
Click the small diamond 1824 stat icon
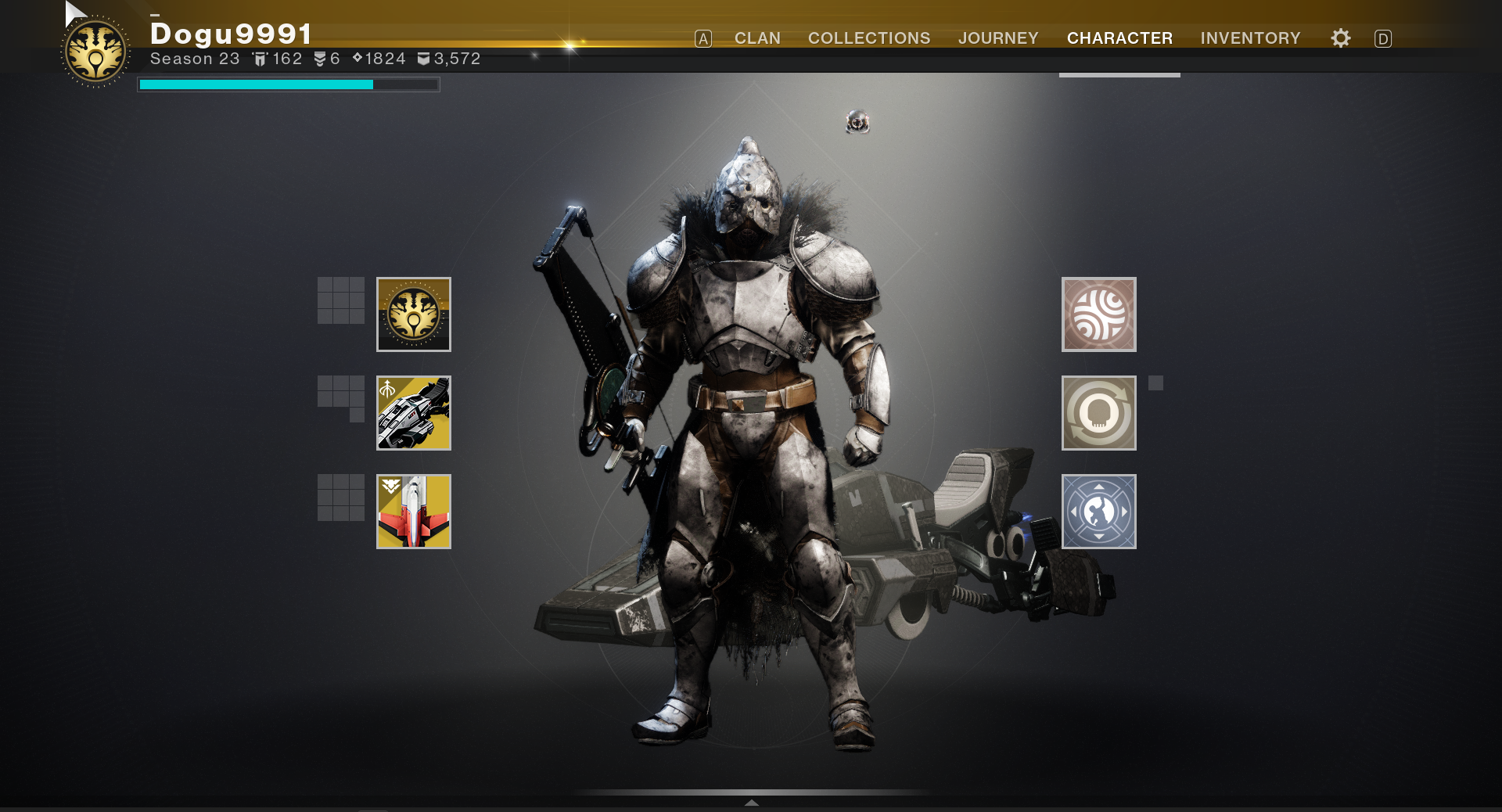click(x=359, y=58)
